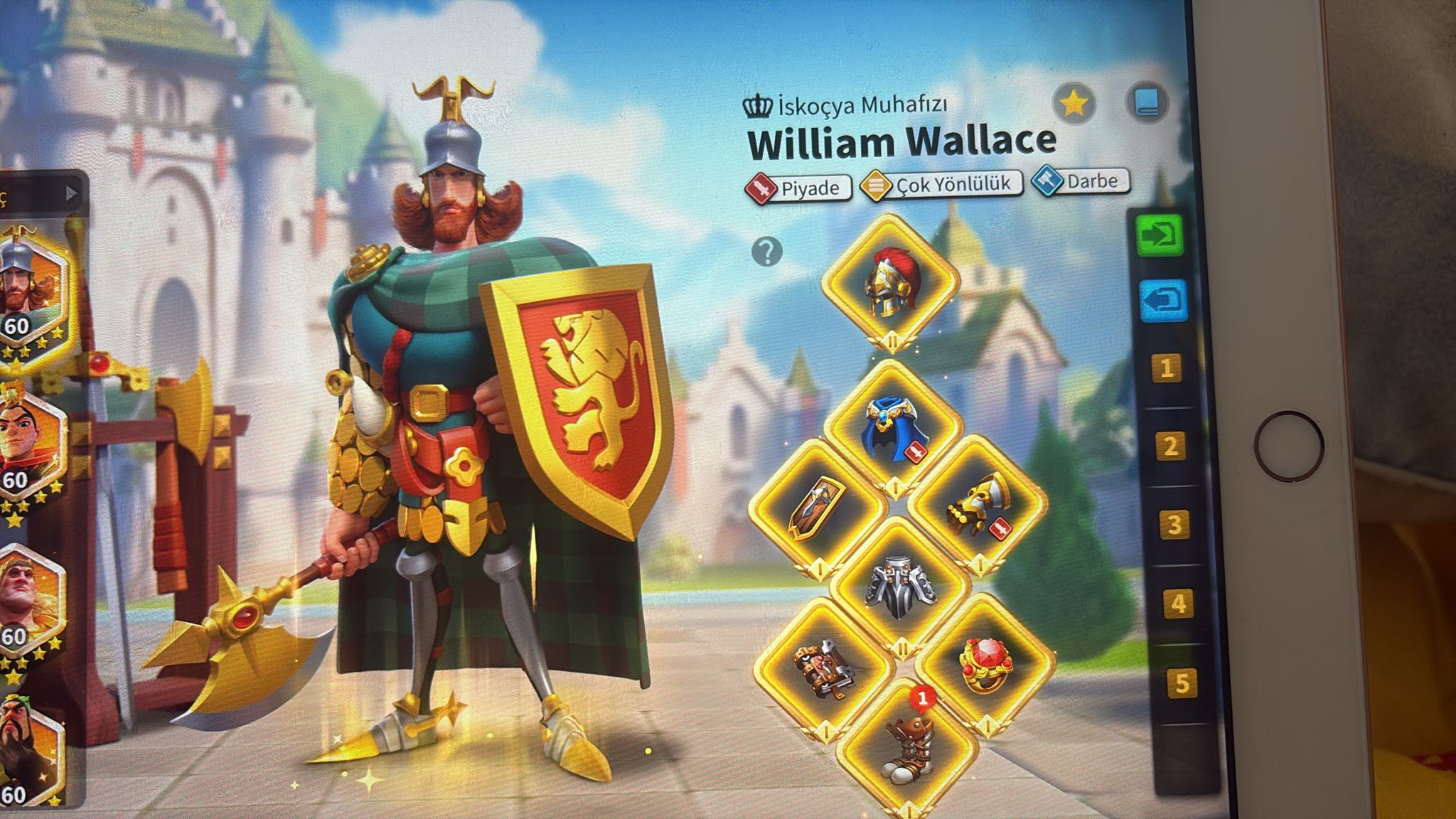
Task: Select equipment preset 4
Action: tap(1177, 604)
